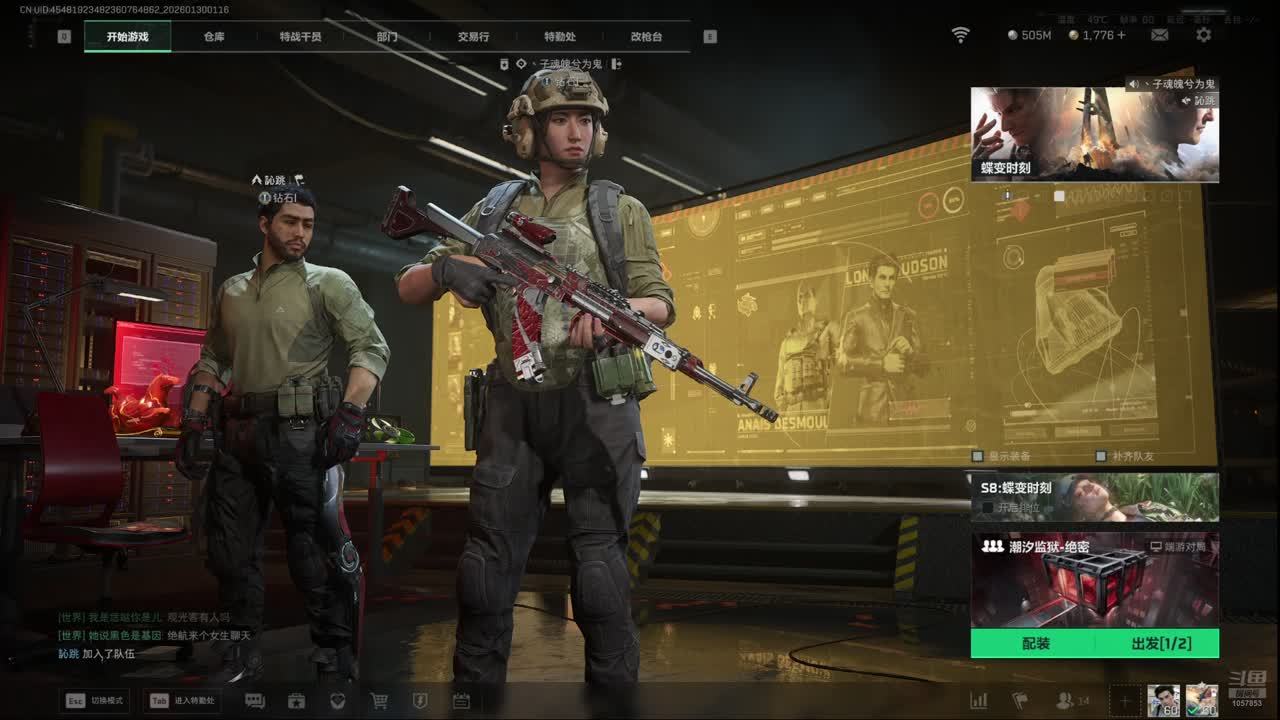Choose the 潮汐监狱-绝密 map card
Image resolution: width=1280 pixels, height=720 pixels.
[1094, 580]
